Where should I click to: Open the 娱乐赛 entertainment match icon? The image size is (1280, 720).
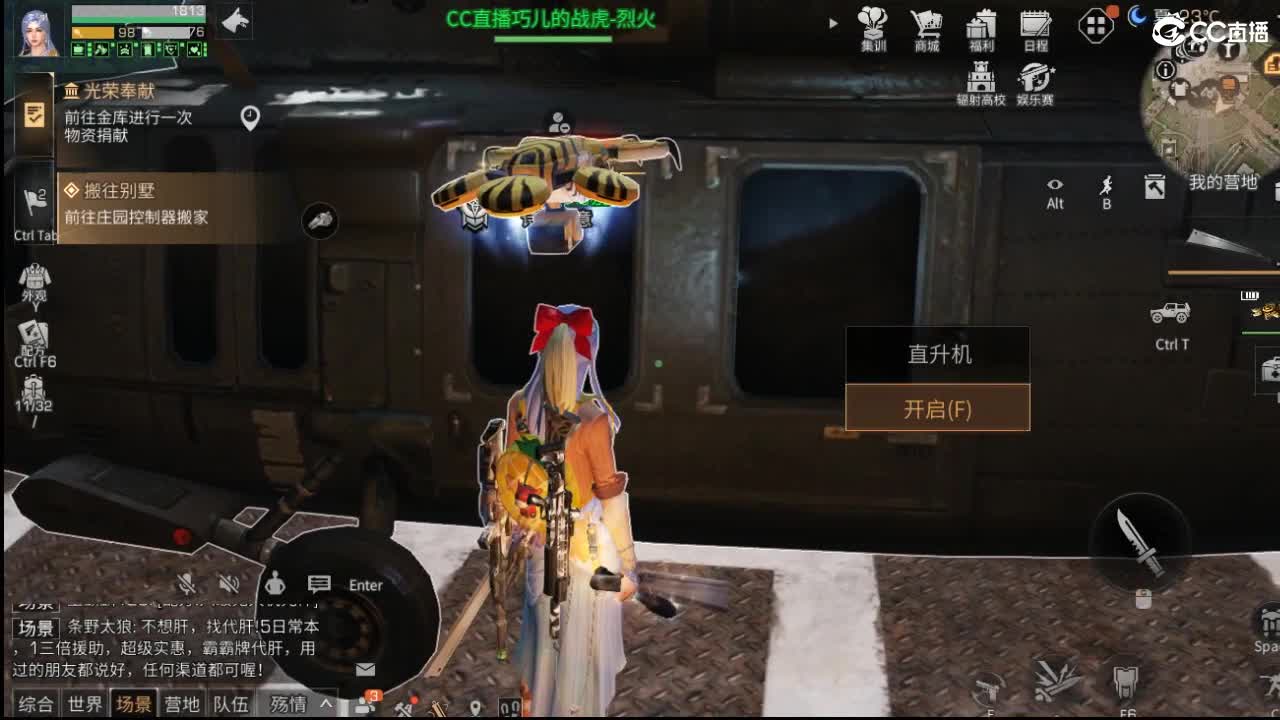pos(1035,75)
